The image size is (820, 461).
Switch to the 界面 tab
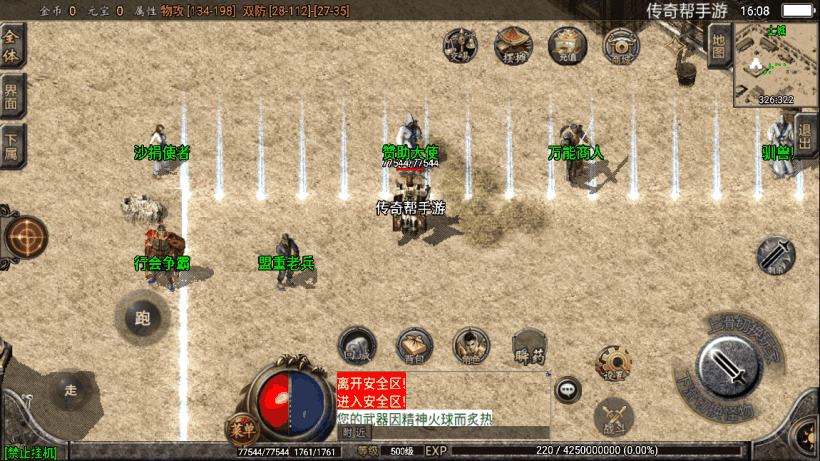point(12,98)
